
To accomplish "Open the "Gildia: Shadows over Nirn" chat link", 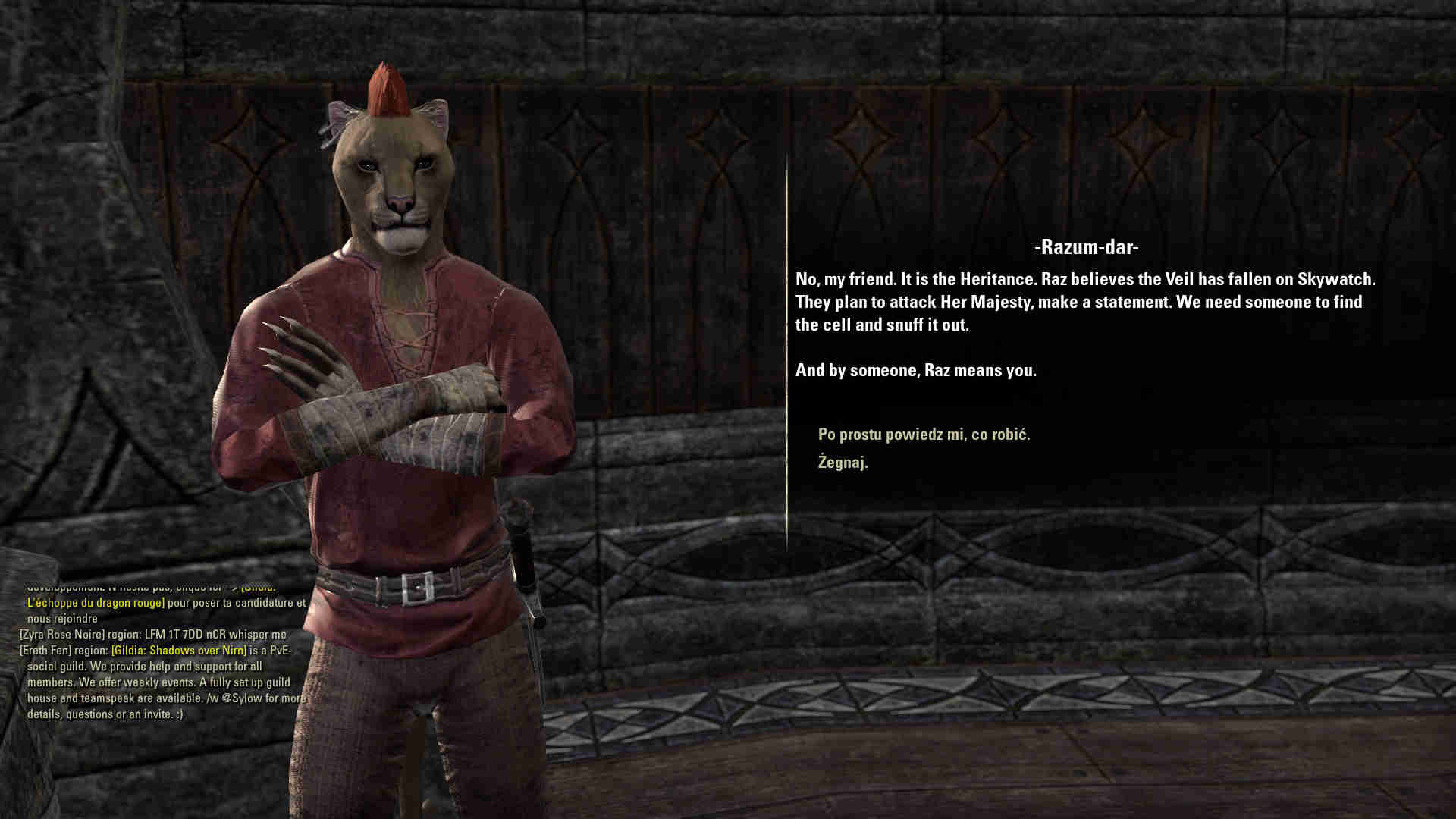I will tap(179, 651).
